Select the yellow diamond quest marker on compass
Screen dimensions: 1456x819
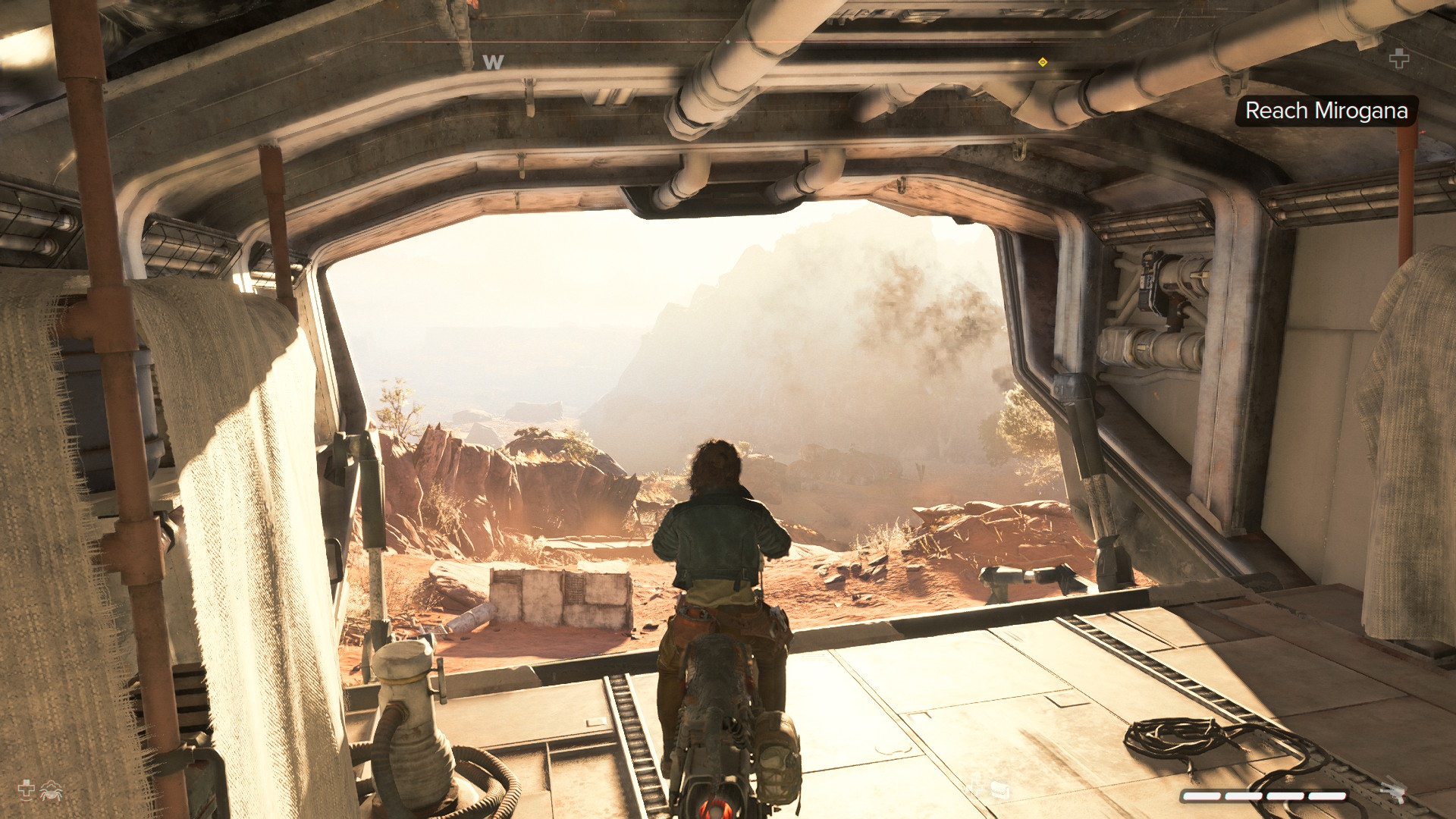click(x=1043, y=62)
